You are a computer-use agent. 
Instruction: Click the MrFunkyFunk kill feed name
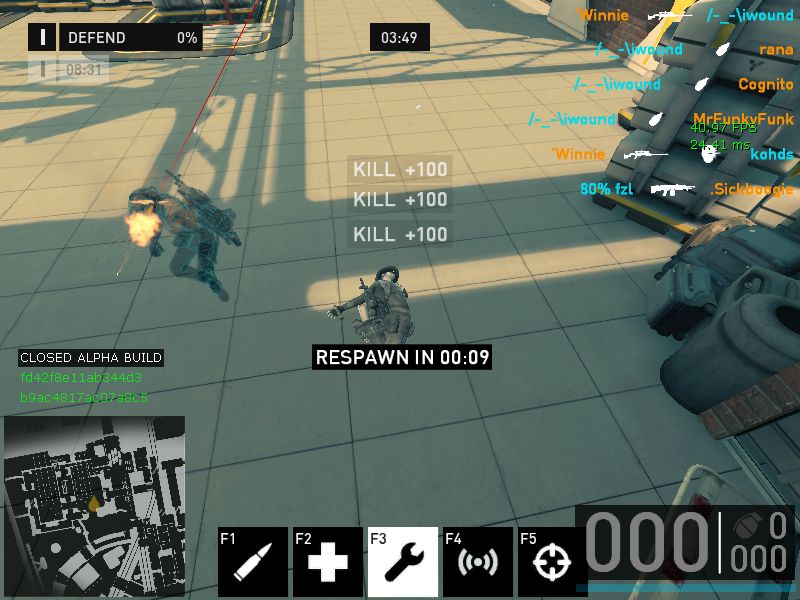[743, 119]
